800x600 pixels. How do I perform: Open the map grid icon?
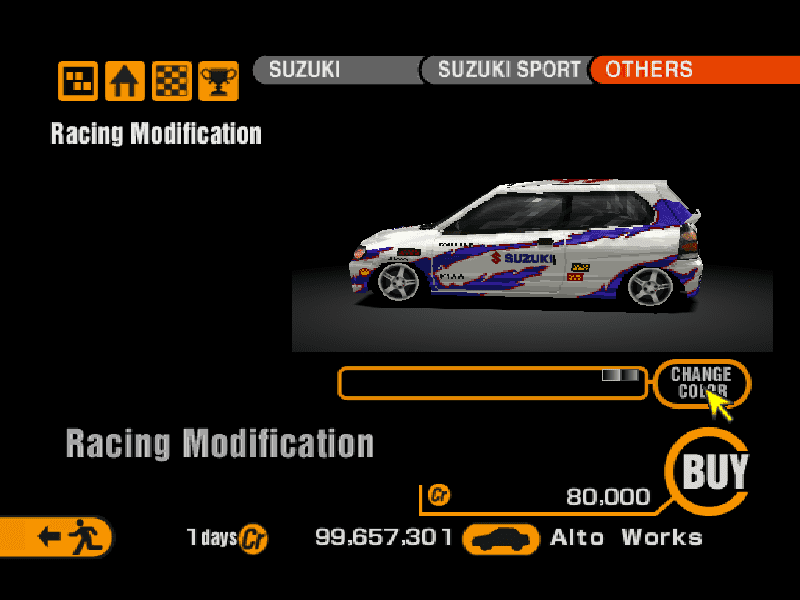coord(78,81)
